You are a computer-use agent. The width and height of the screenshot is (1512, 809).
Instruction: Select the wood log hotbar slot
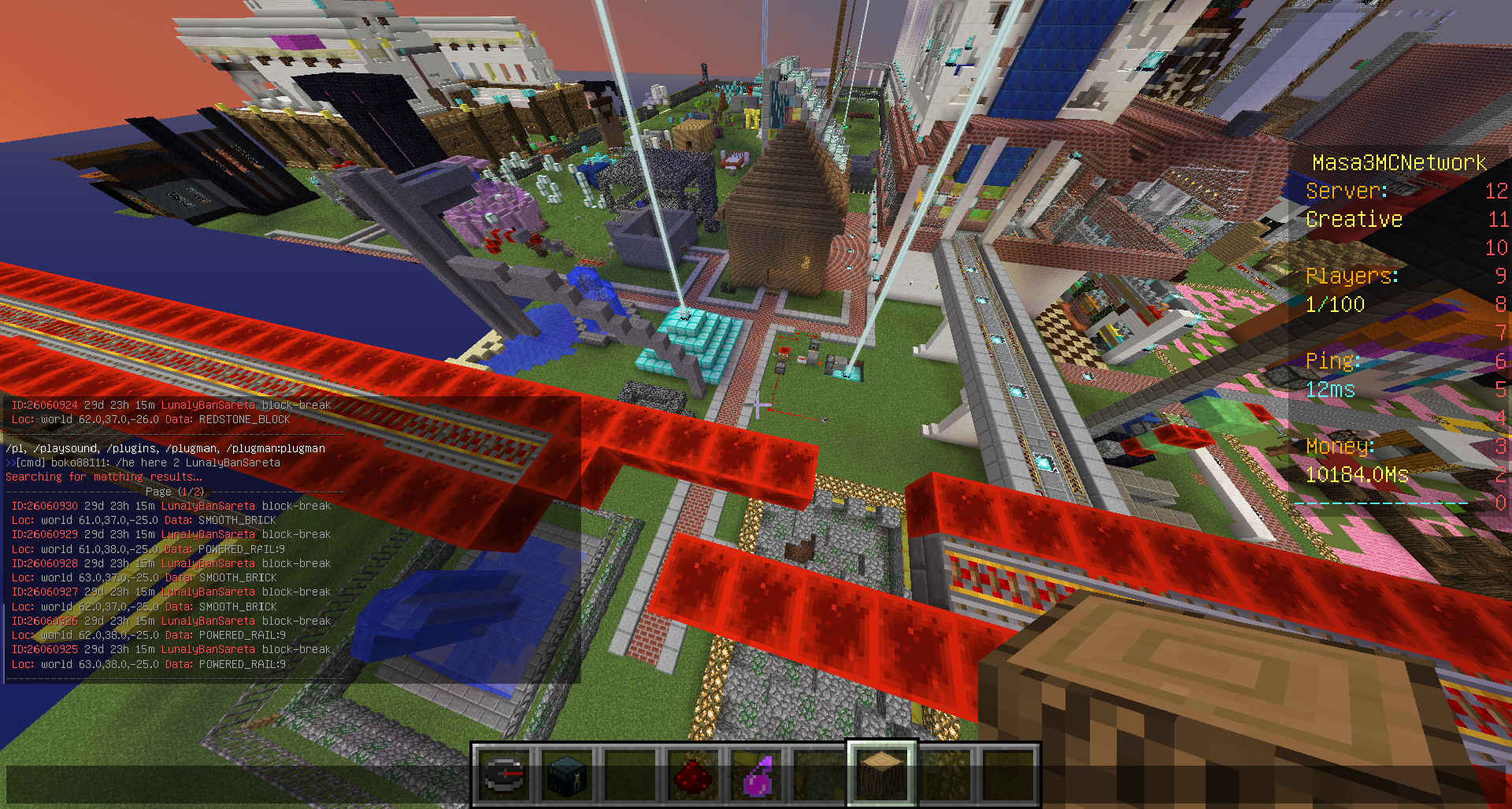coord(882,774)
